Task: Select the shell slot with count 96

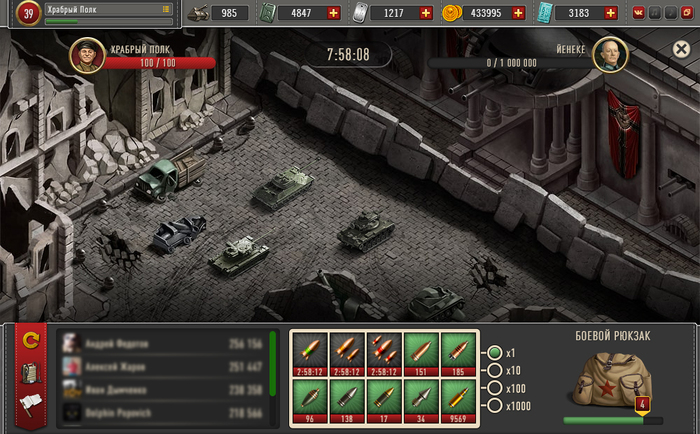Action: 310,400
